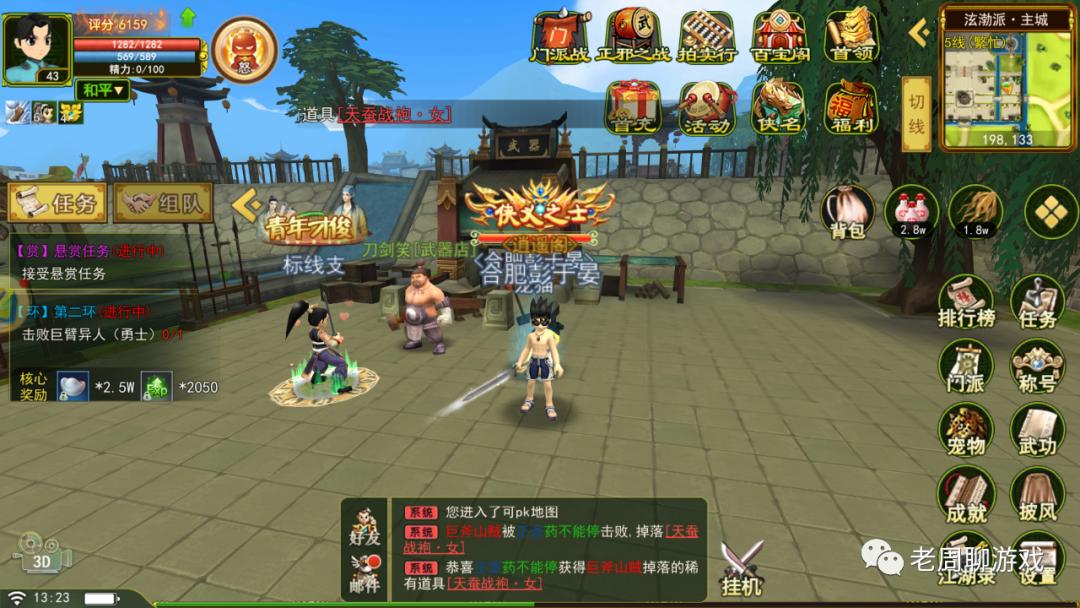This screenshot has height=608, width=1080.
Task: Open the 活动 events menu
Action: [x=706, y=107]
